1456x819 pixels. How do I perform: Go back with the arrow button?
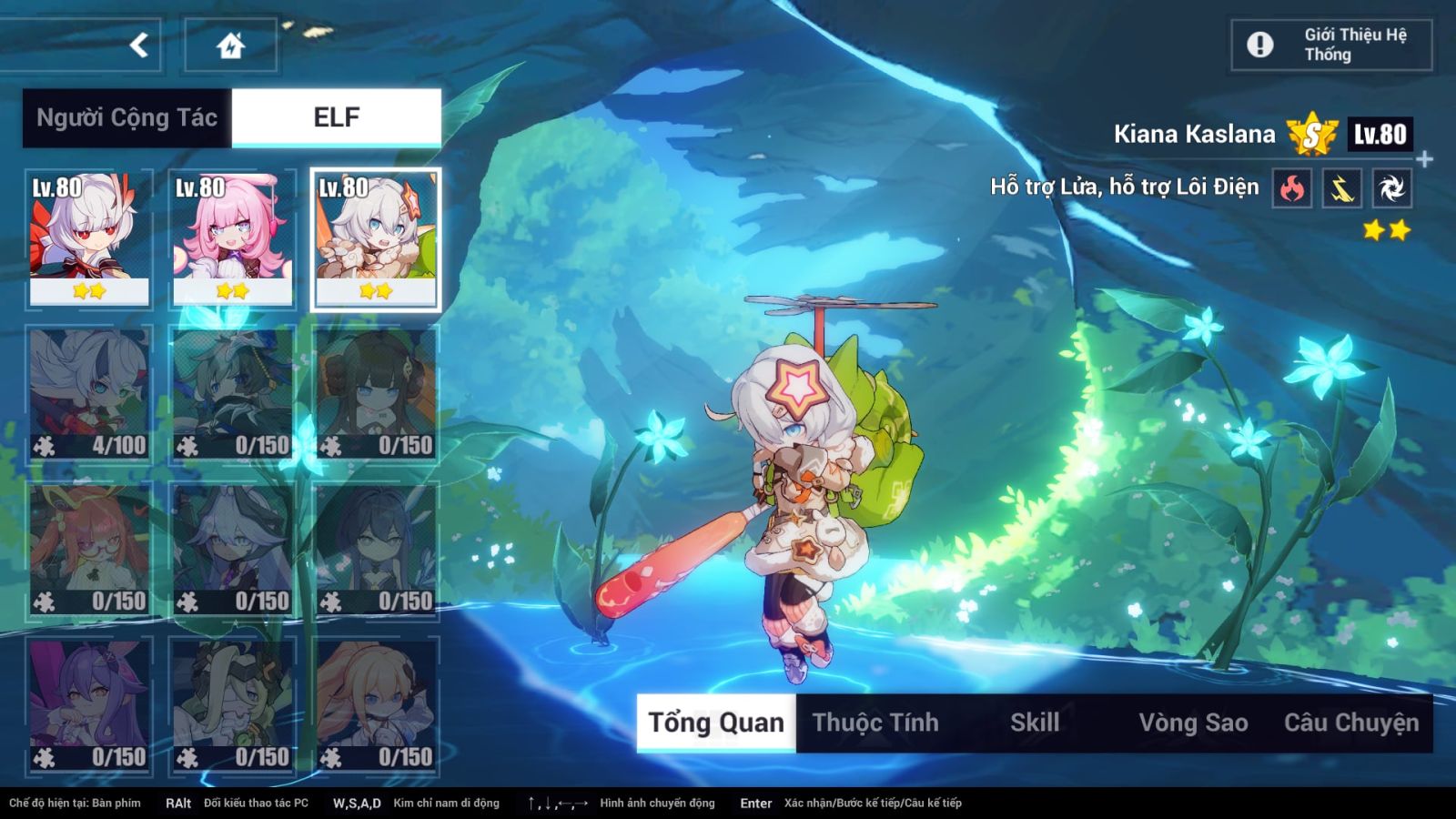[x=138, y=45]
